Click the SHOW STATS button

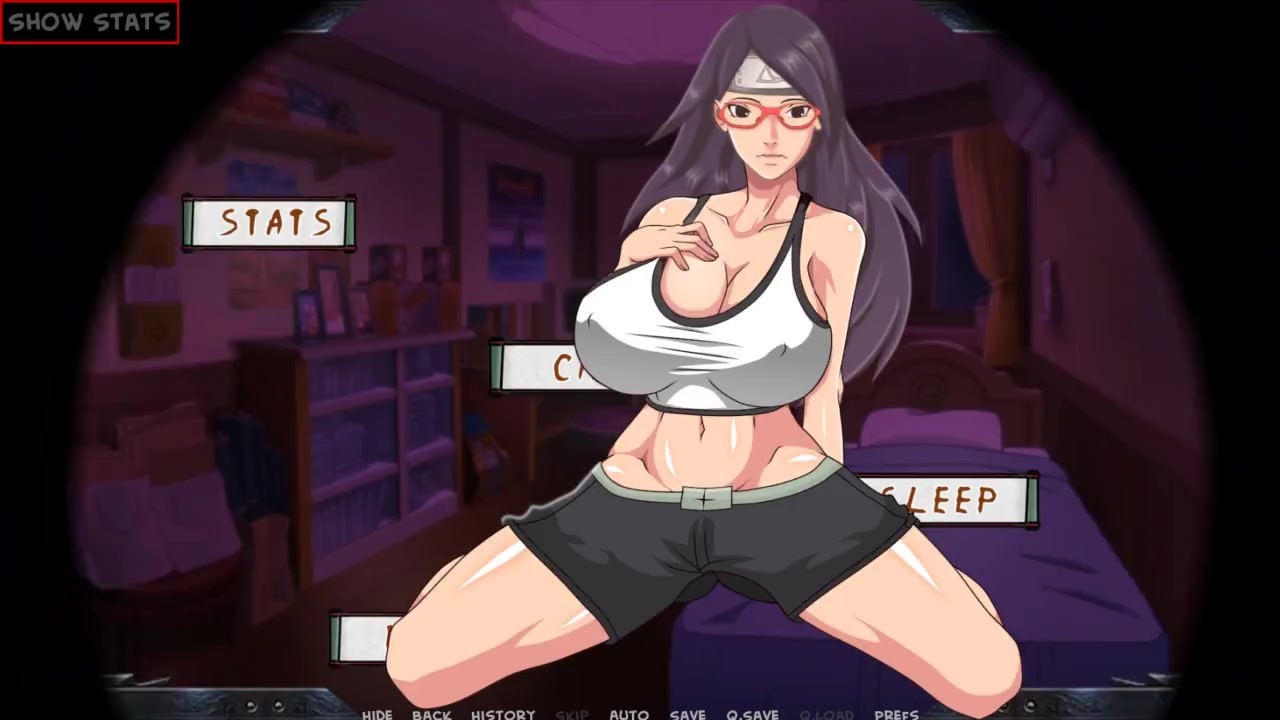pyautogui.click(x=88, y=18)
